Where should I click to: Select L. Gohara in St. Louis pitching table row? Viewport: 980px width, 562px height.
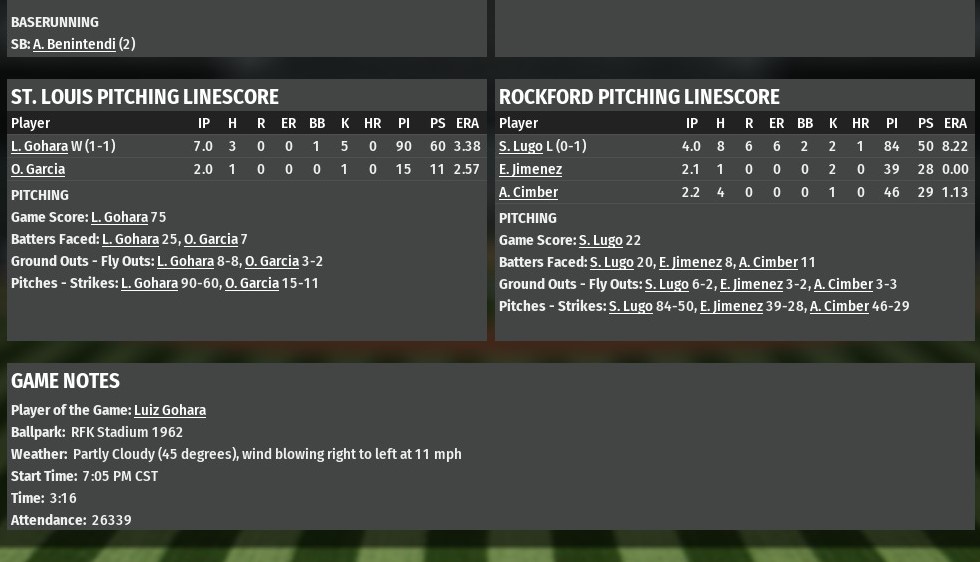[39, 146]
